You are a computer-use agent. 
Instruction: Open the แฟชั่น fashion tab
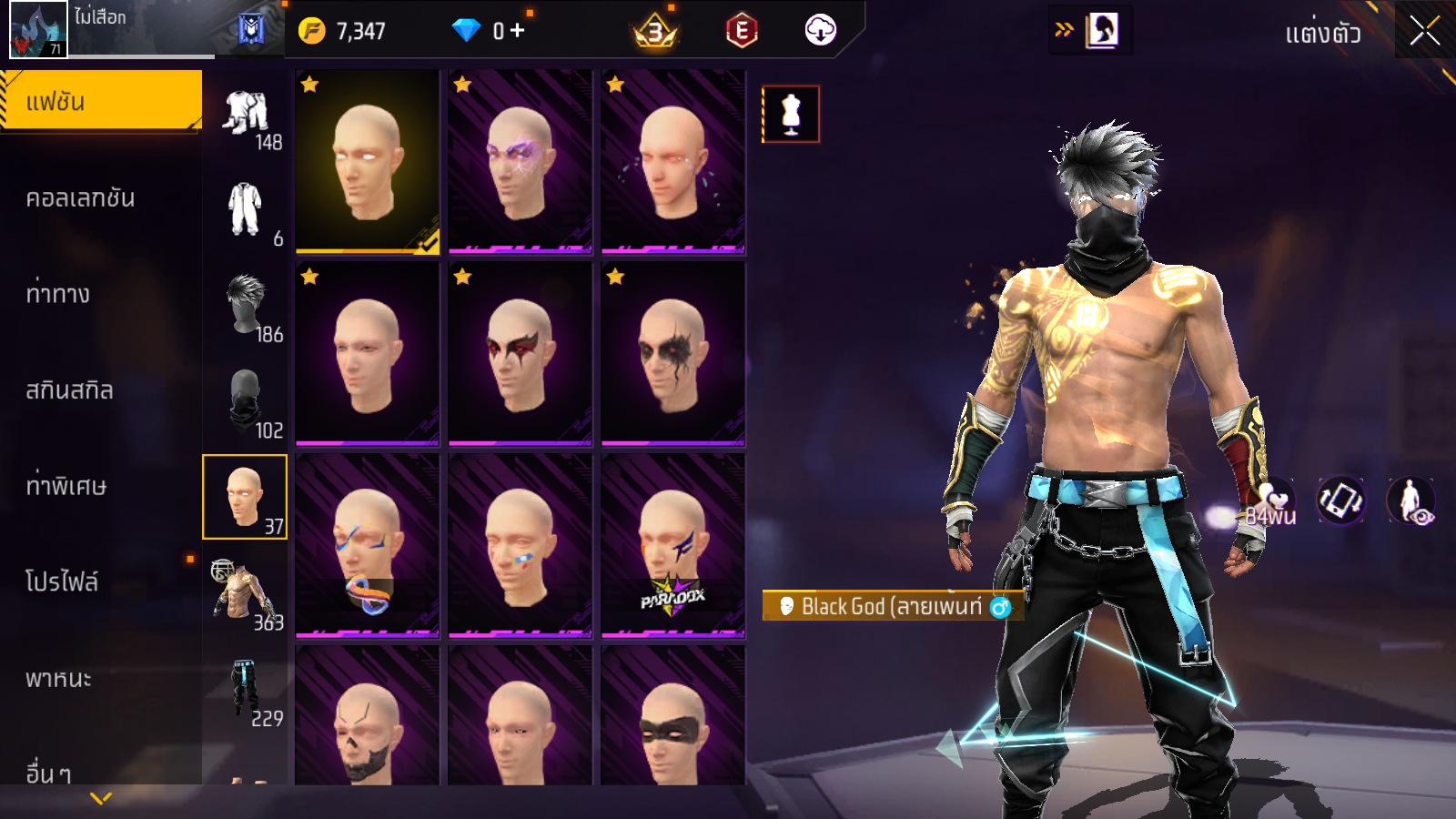pyautogui.click(x=101, y=101)
